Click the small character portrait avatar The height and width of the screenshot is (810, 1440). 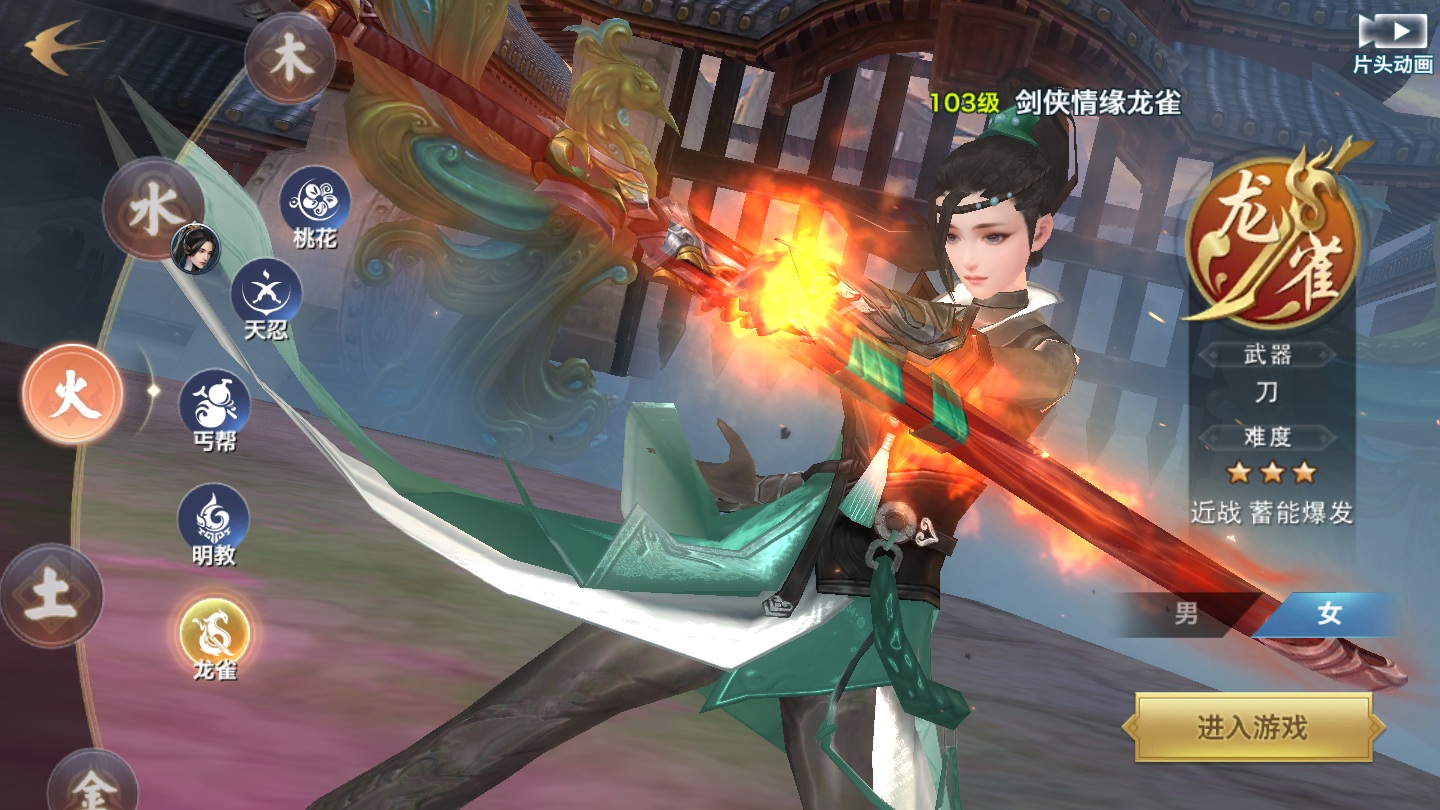[196, 247]
